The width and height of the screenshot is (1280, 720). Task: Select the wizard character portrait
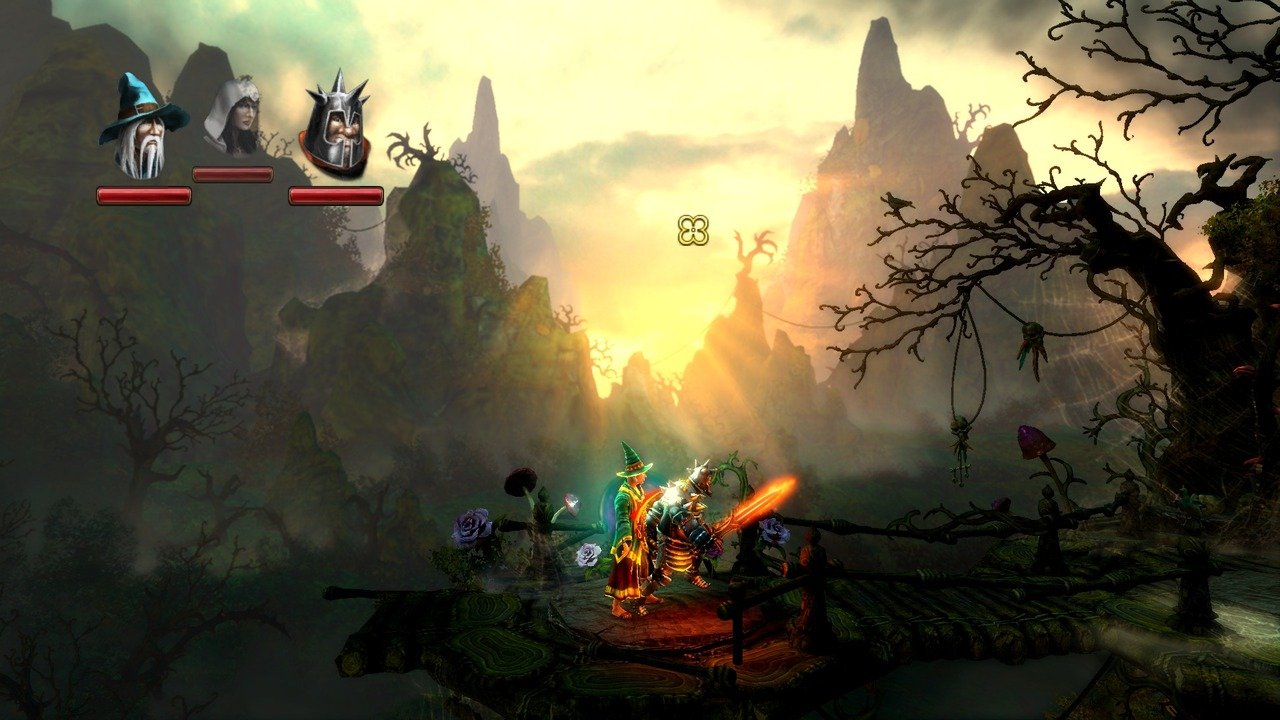pos(142,128)
